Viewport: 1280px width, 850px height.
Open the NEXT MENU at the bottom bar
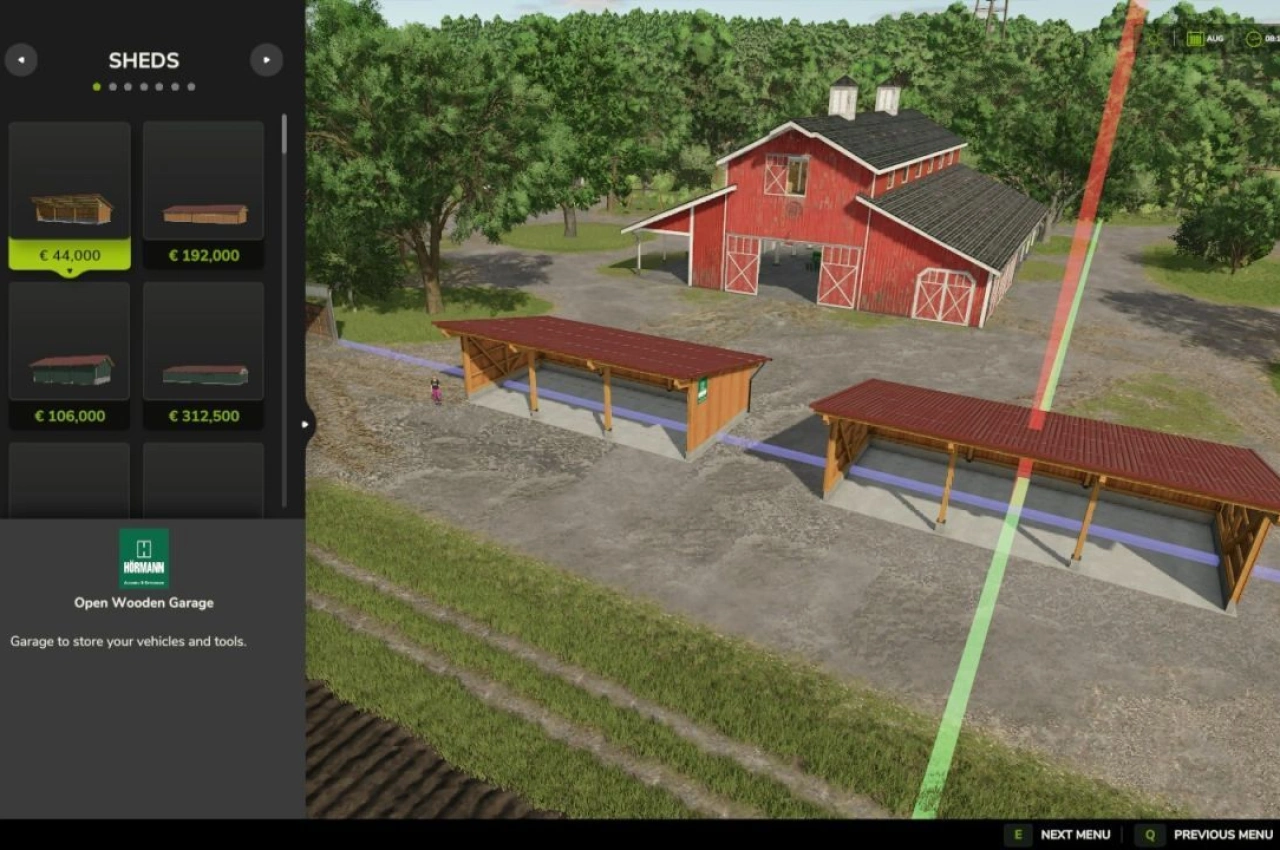(1075, 834)
